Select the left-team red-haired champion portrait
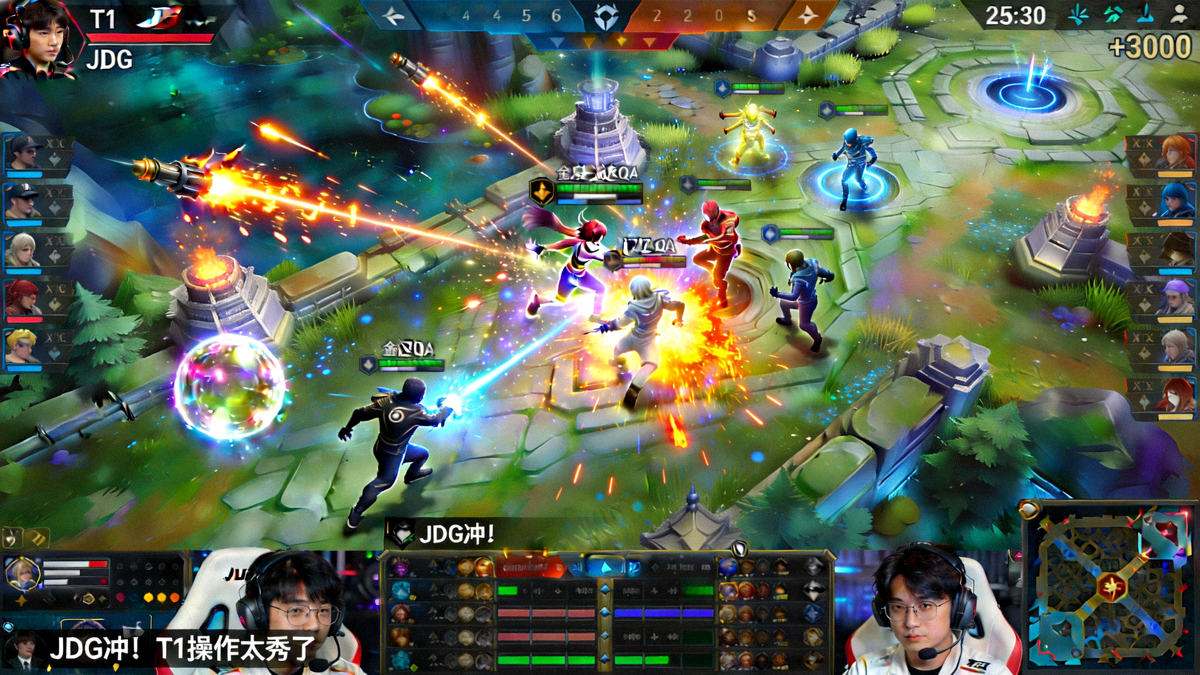Viewport: 1200px width, 675px height. pos(22,298)
